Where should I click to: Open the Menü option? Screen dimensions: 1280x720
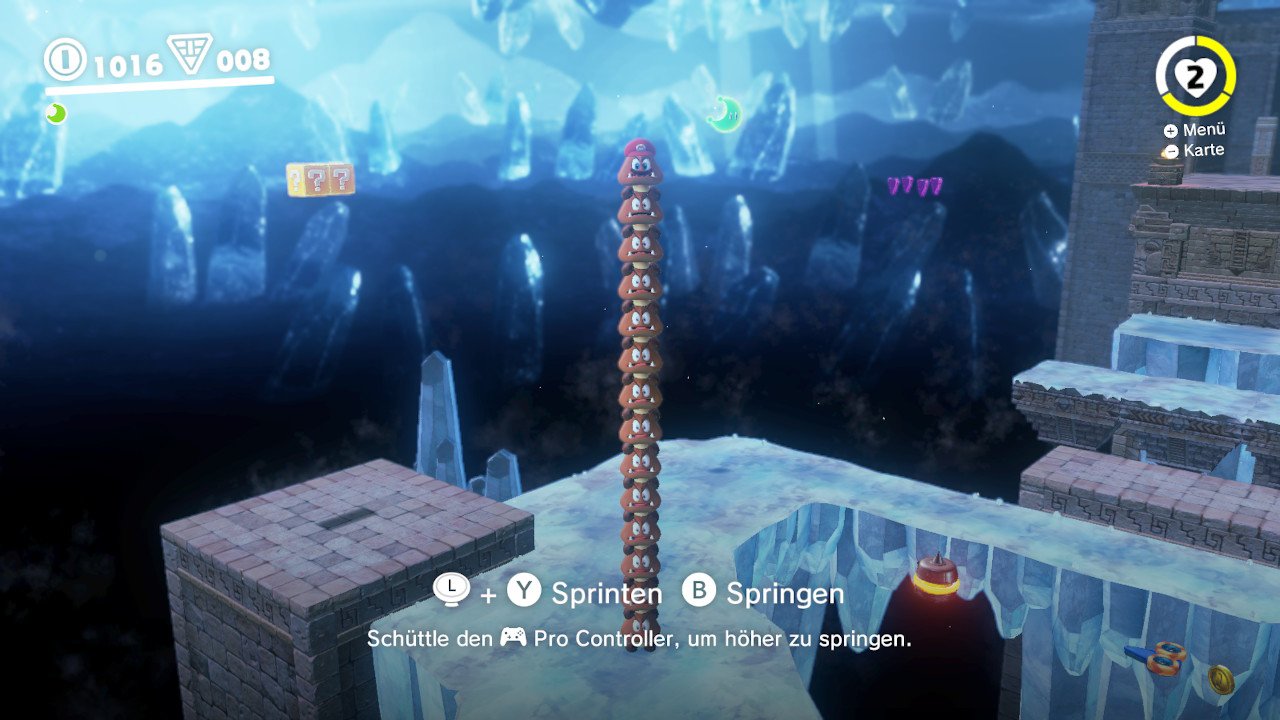[x=1194, y=130]
